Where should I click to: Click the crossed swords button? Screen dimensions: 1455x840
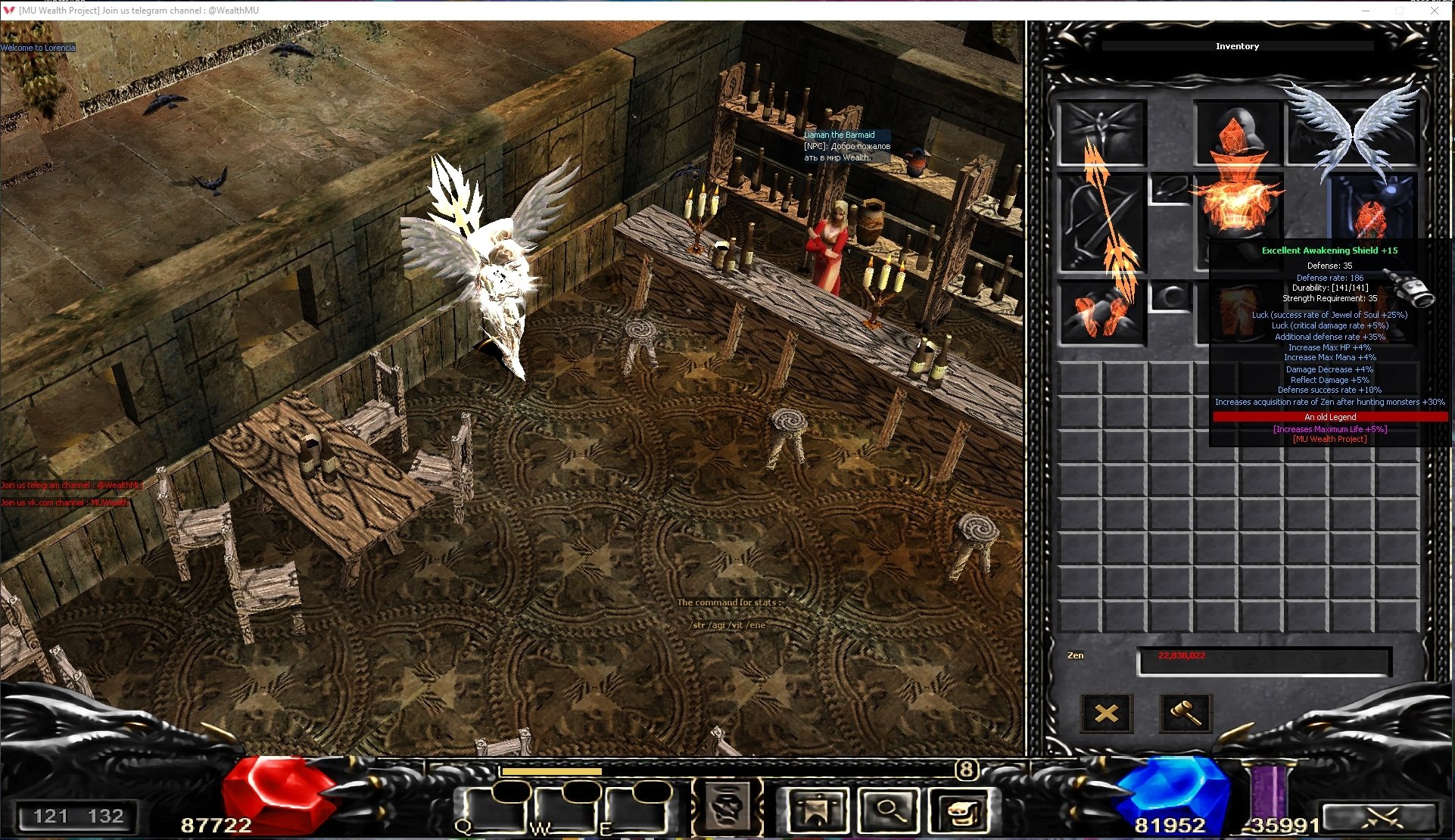1378,817
